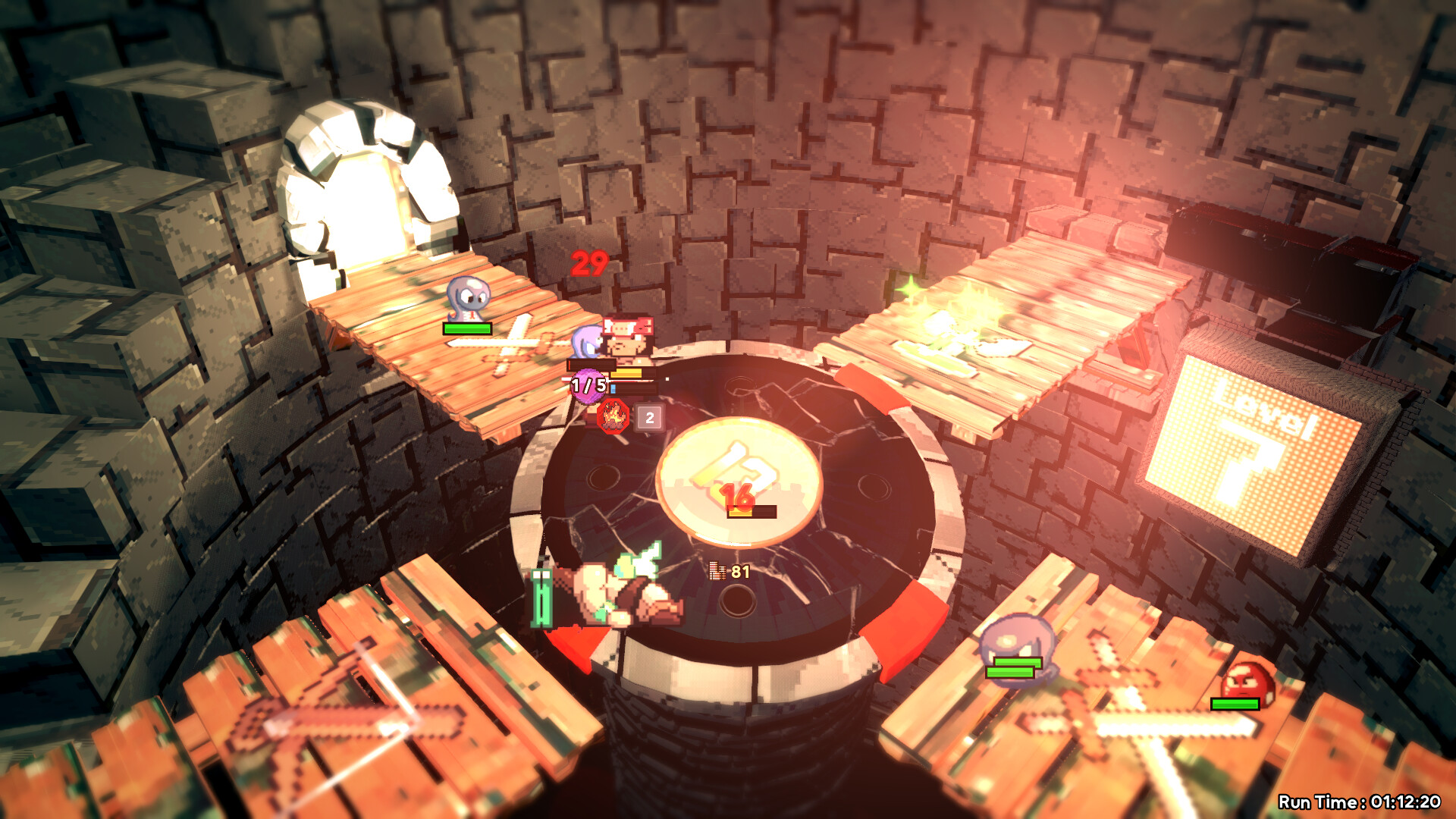Click the purple orb charge icon showing 1/5
The width and height of the screenshot is (1456, 819).
588,384
